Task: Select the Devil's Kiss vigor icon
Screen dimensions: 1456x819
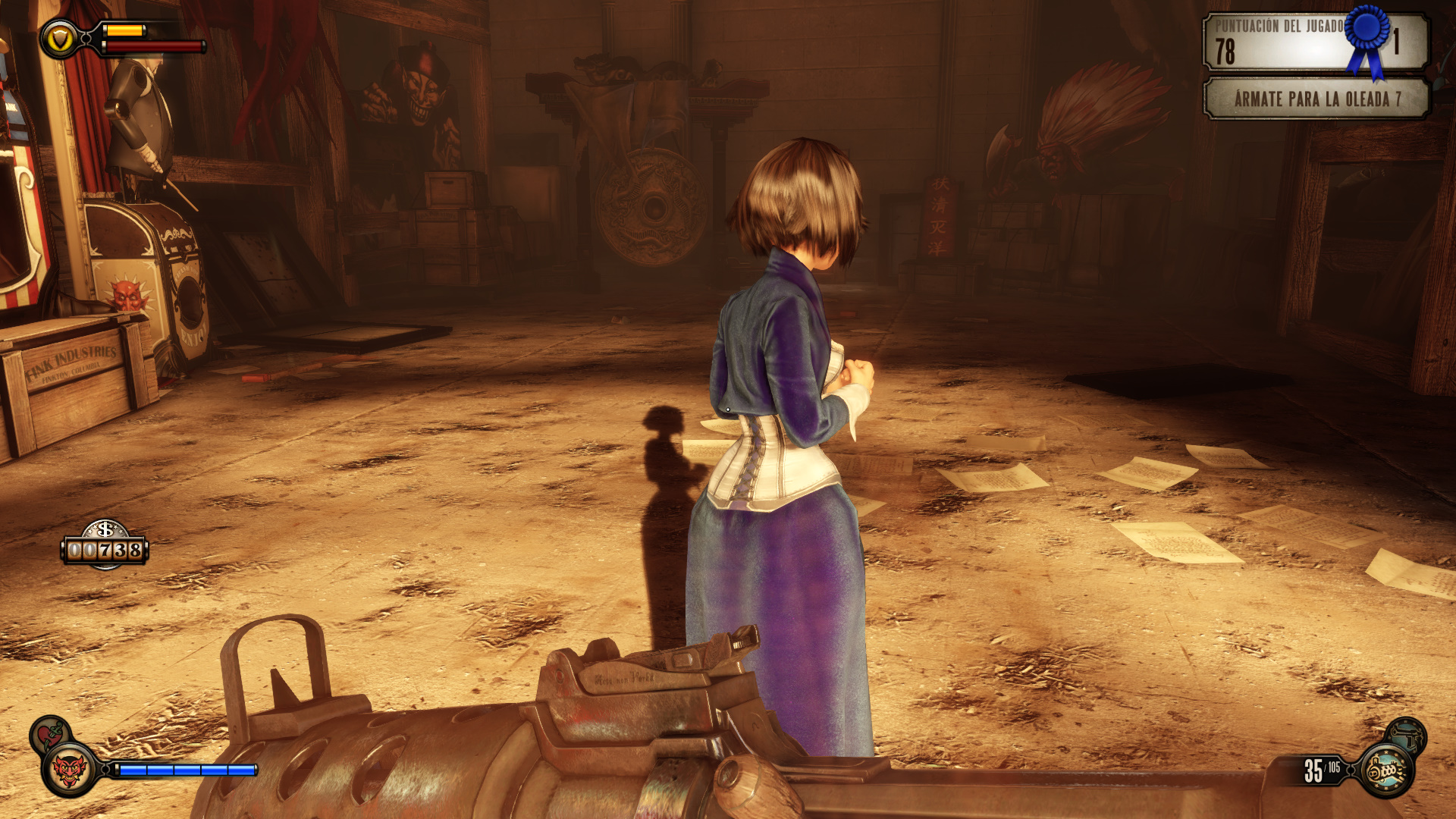Action: coord(70,770)
